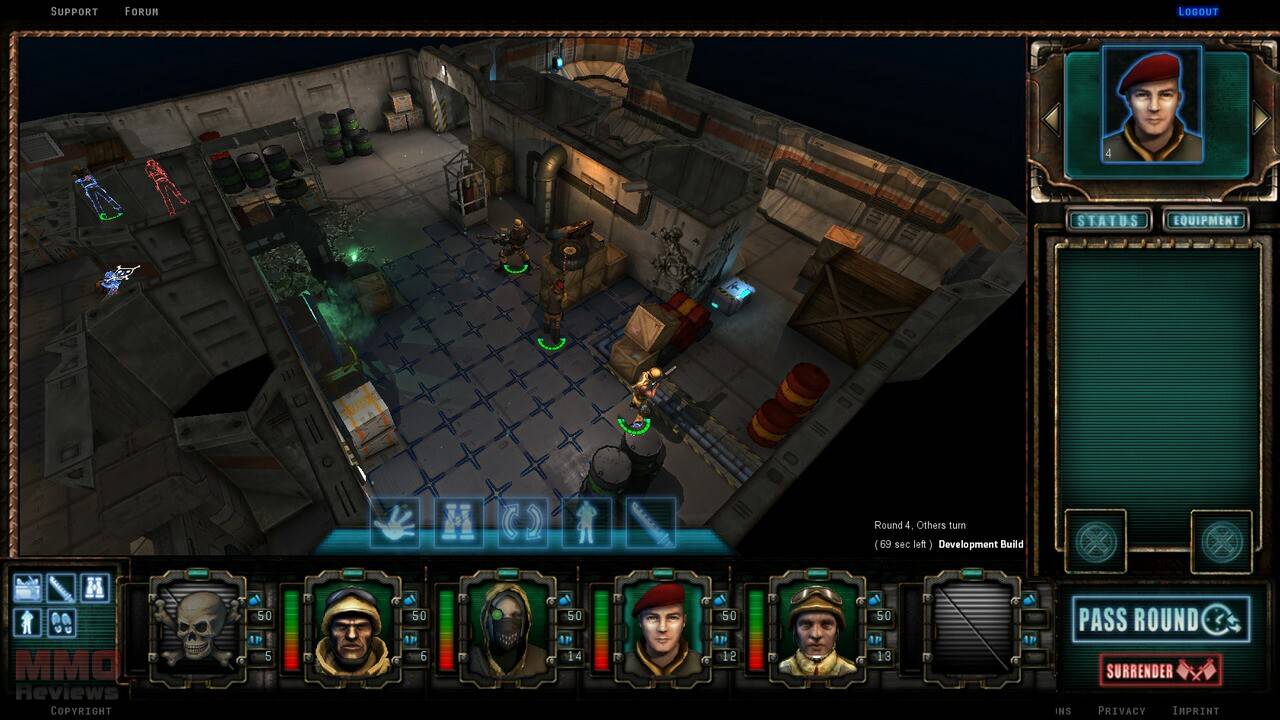Open the Support link
1280x720 pixels.
74,12
